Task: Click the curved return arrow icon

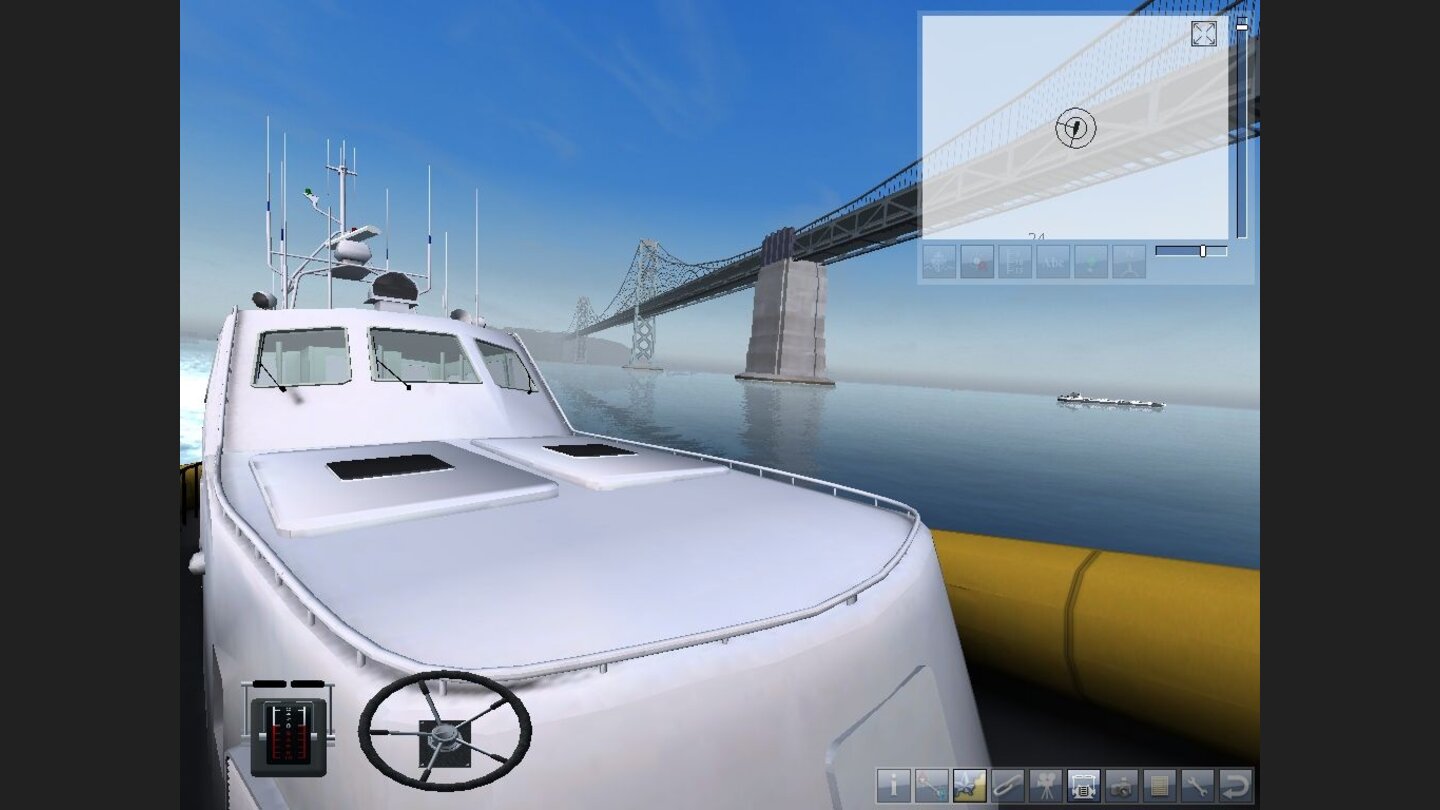Action: tap(1234, 788)
